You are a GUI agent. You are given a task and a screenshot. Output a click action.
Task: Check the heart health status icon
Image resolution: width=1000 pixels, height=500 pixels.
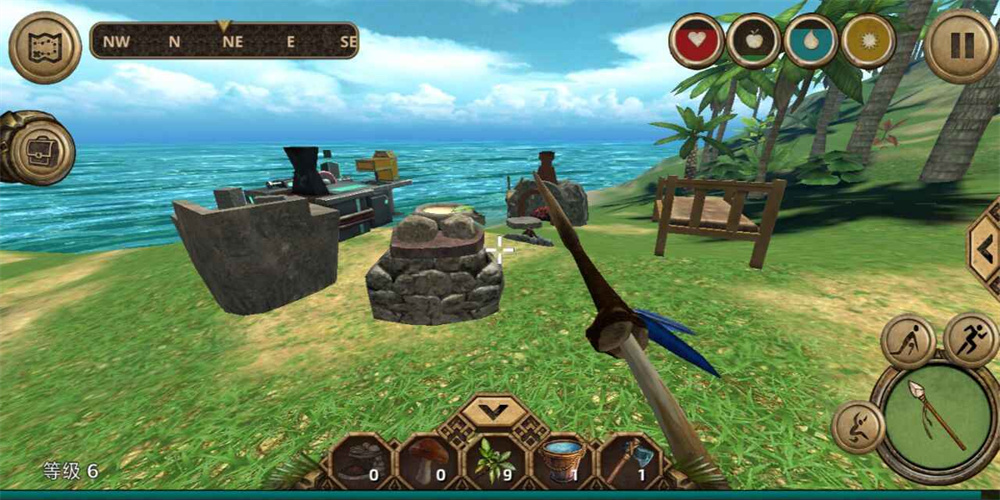696,42
